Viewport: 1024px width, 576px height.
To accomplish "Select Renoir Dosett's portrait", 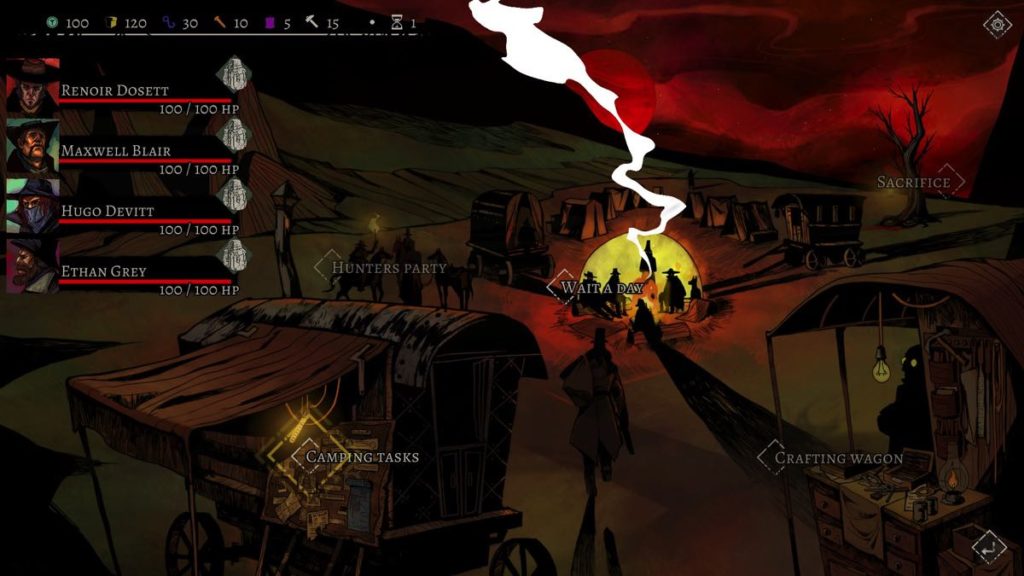I will click(33, 86).
